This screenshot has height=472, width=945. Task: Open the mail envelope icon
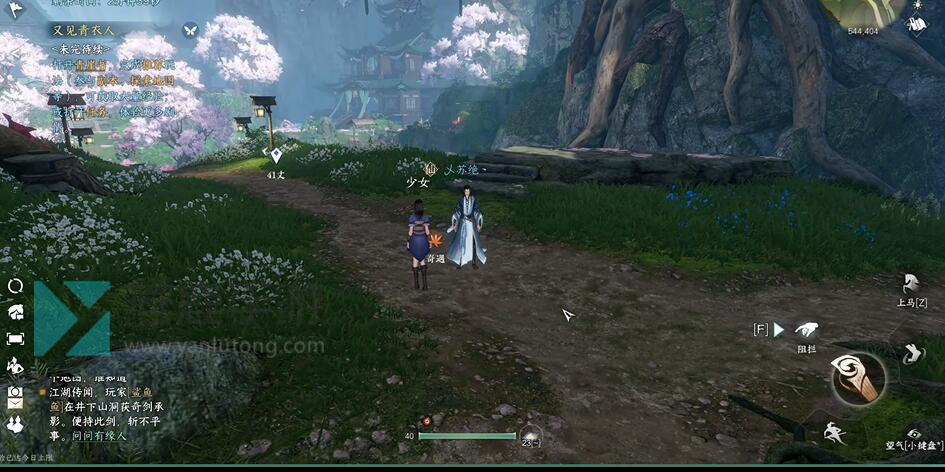tap(15, 405)
